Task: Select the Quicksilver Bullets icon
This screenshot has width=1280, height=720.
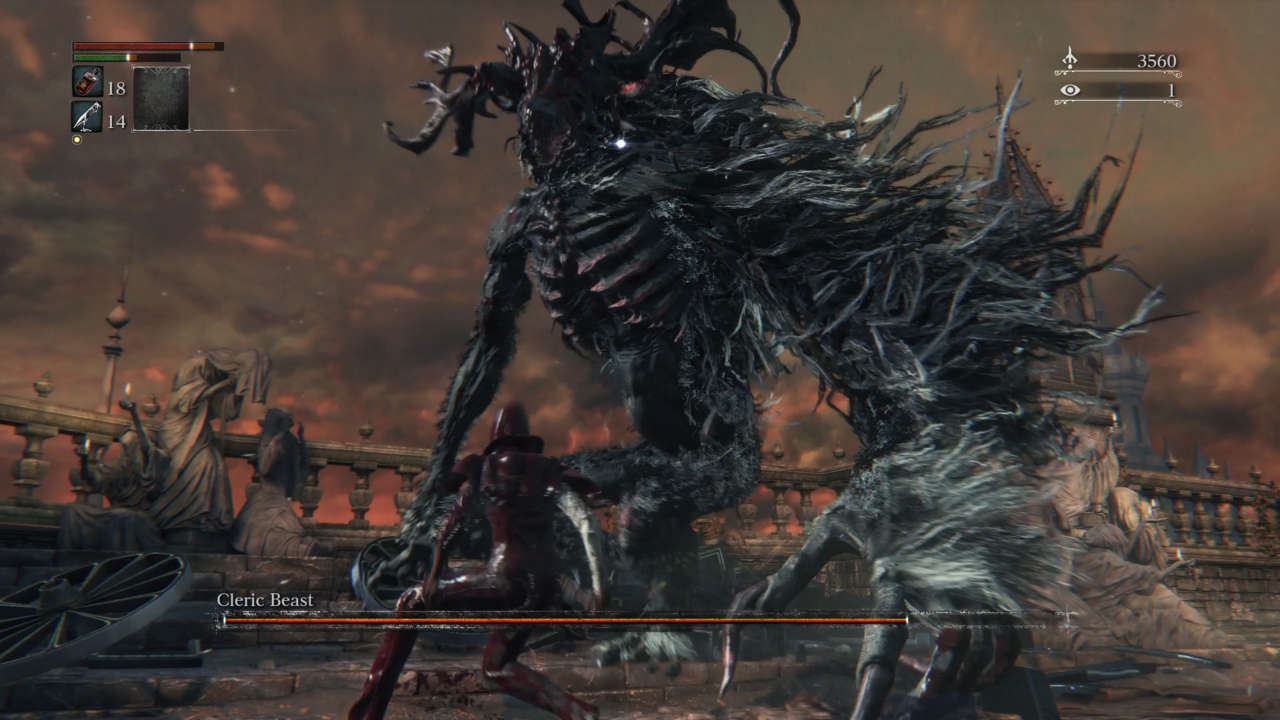Action: [x=87, y=116]
